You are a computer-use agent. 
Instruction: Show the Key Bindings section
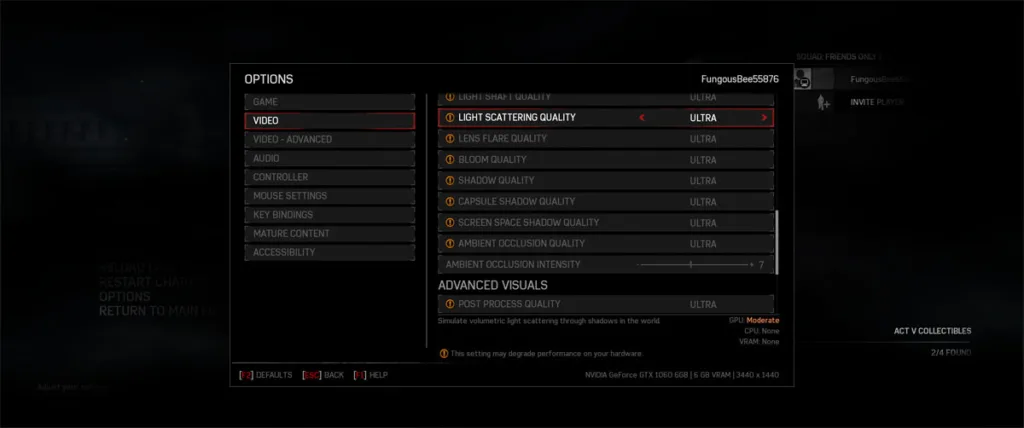point(329,215)
